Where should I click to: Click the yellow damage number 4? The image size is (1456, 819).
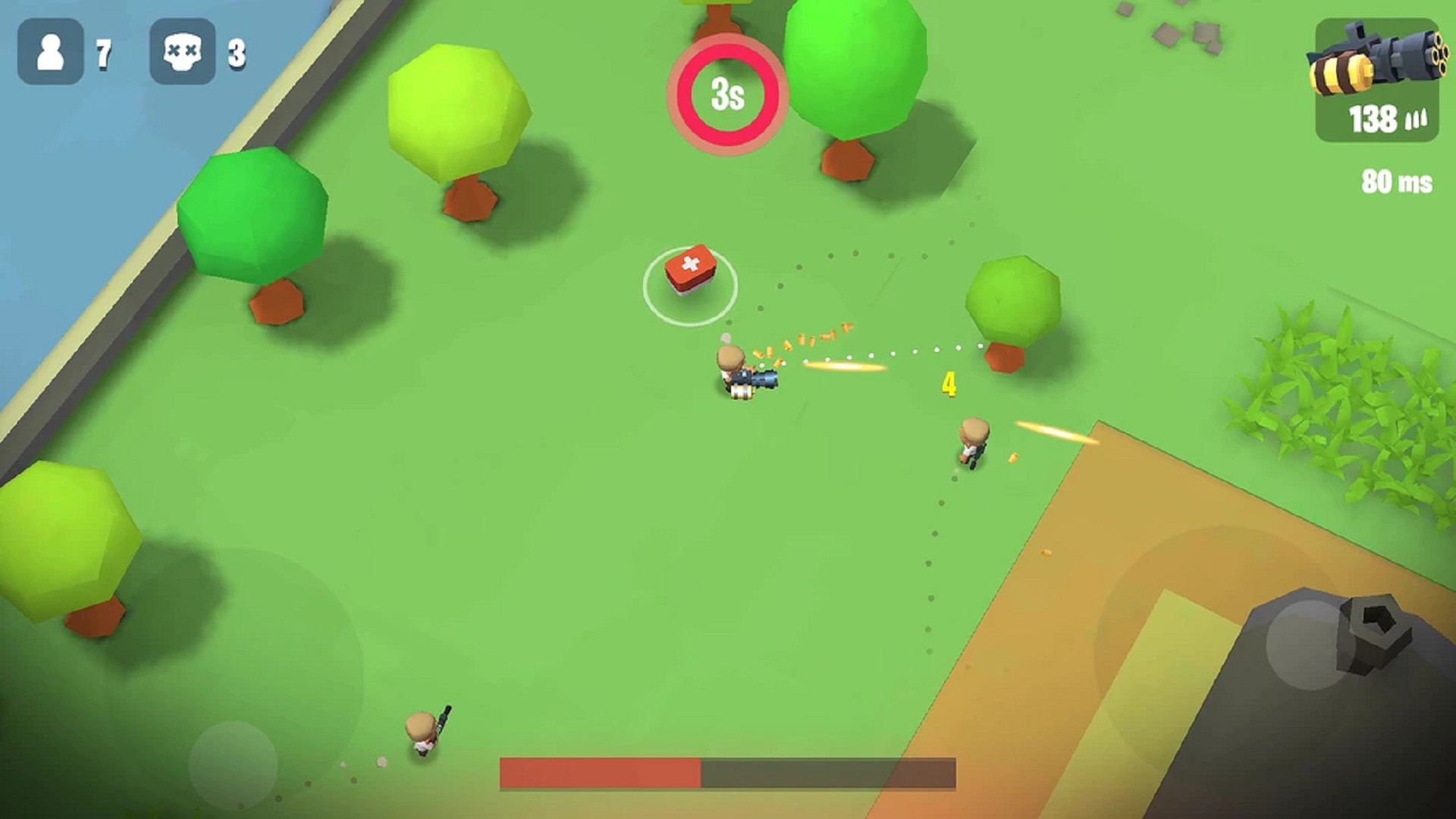(949, 385)
